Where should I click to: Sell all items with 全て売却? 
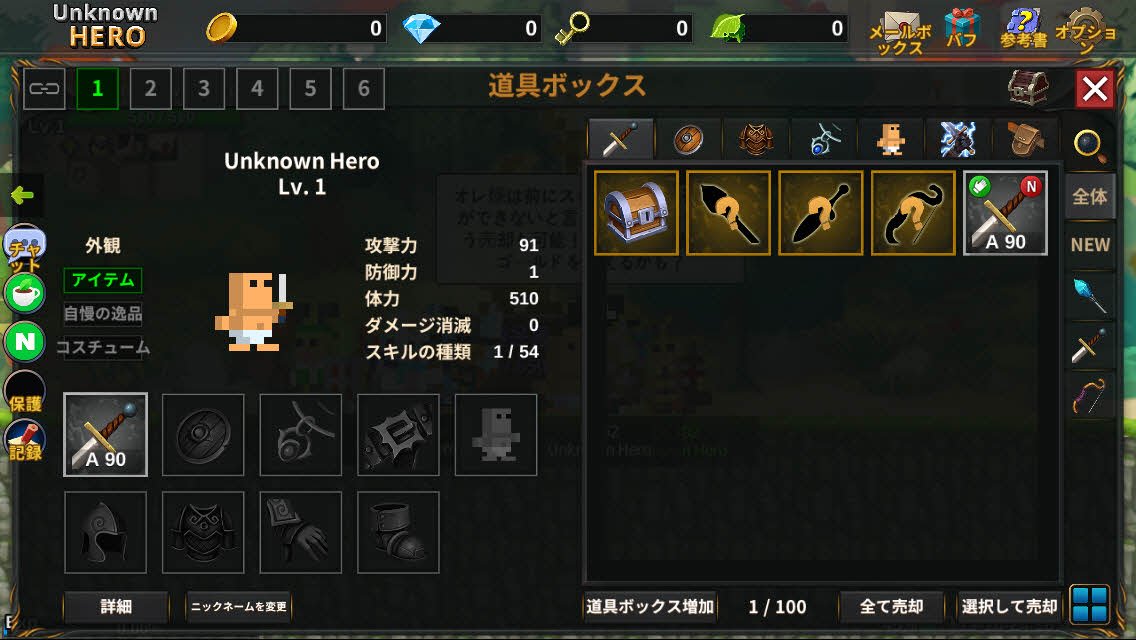[x=891, y=606]
